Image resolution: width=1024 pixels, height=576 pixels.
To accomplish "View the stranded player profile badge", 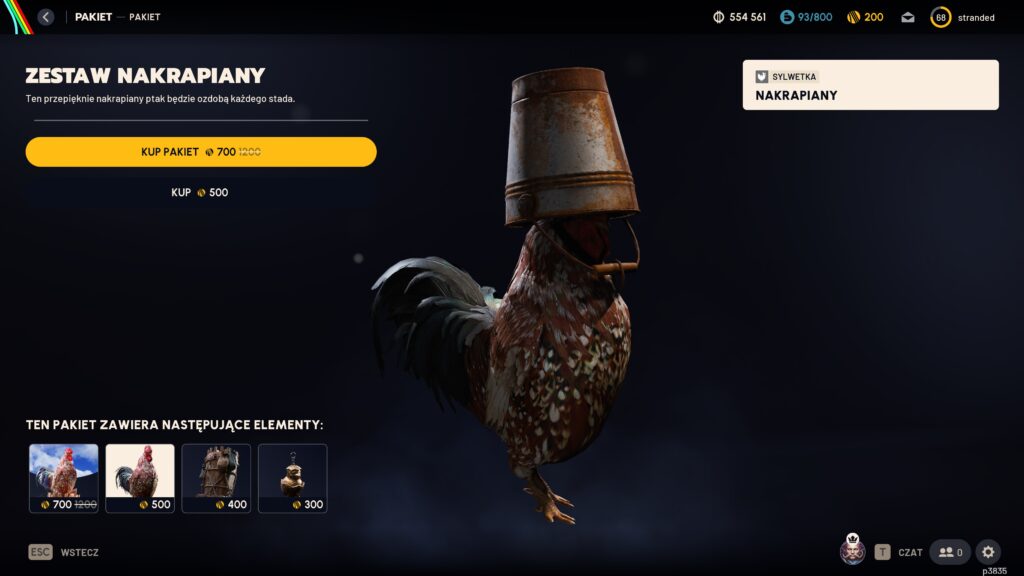I will [x=962, y=17].
